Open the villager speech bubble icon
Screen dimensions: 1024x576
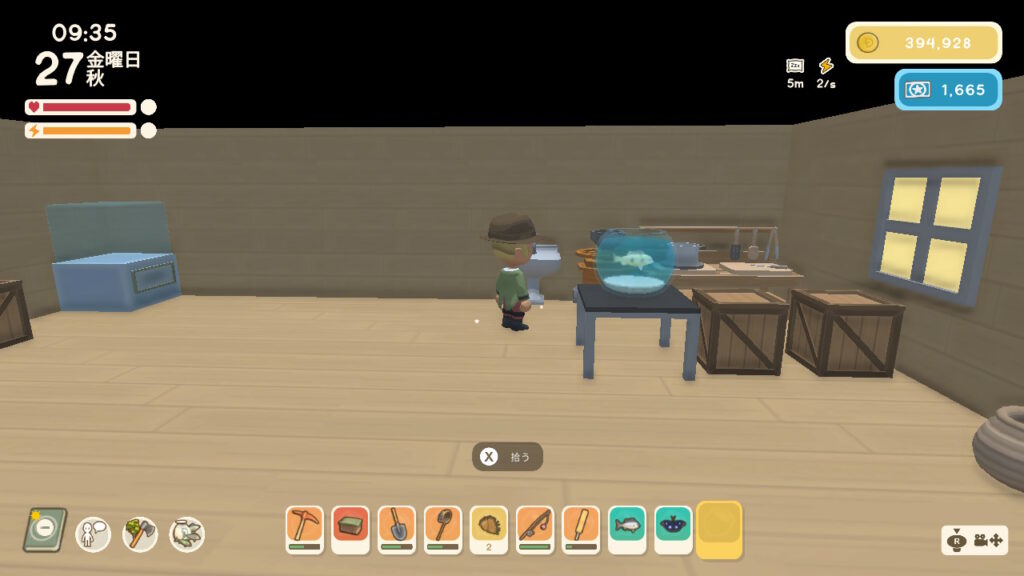(x=93, y=533)
